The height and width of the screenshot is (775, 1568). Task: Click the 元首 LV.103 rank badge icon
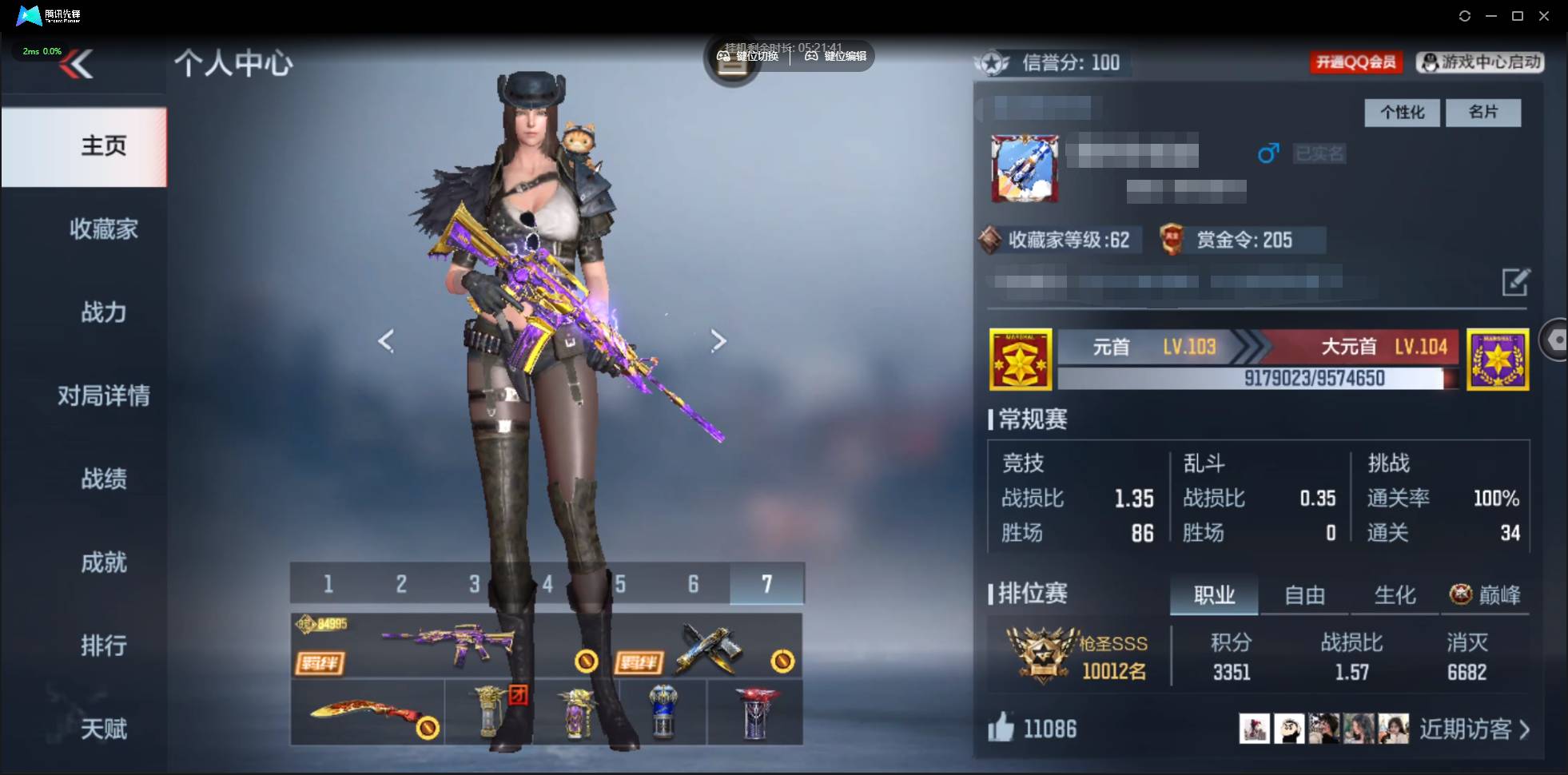click(x=1021, y=359)
